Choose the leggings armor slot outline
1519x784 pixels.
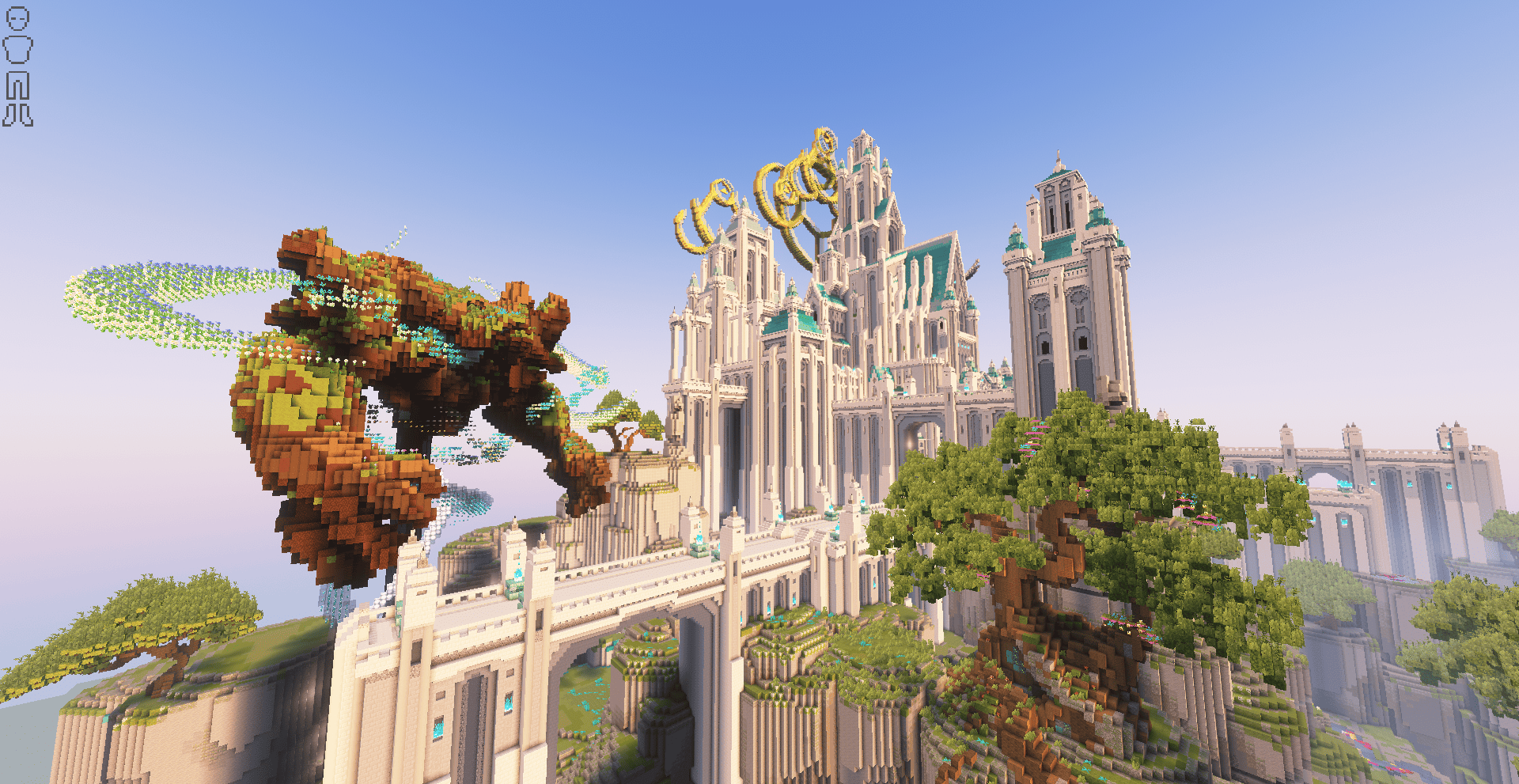[17, 85]
